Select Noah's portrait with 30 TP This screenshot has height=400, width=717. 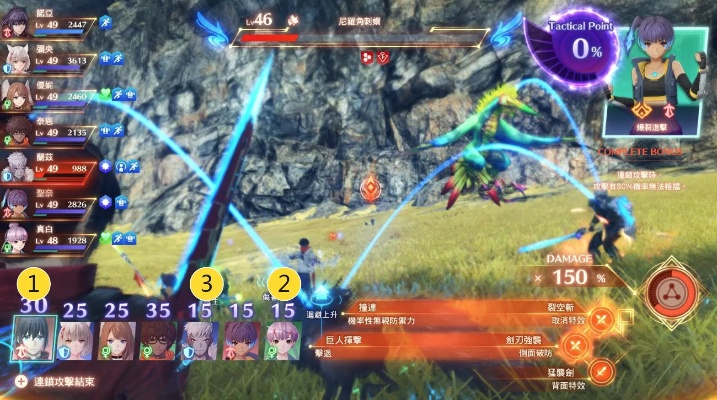click(x=32, y=340)
